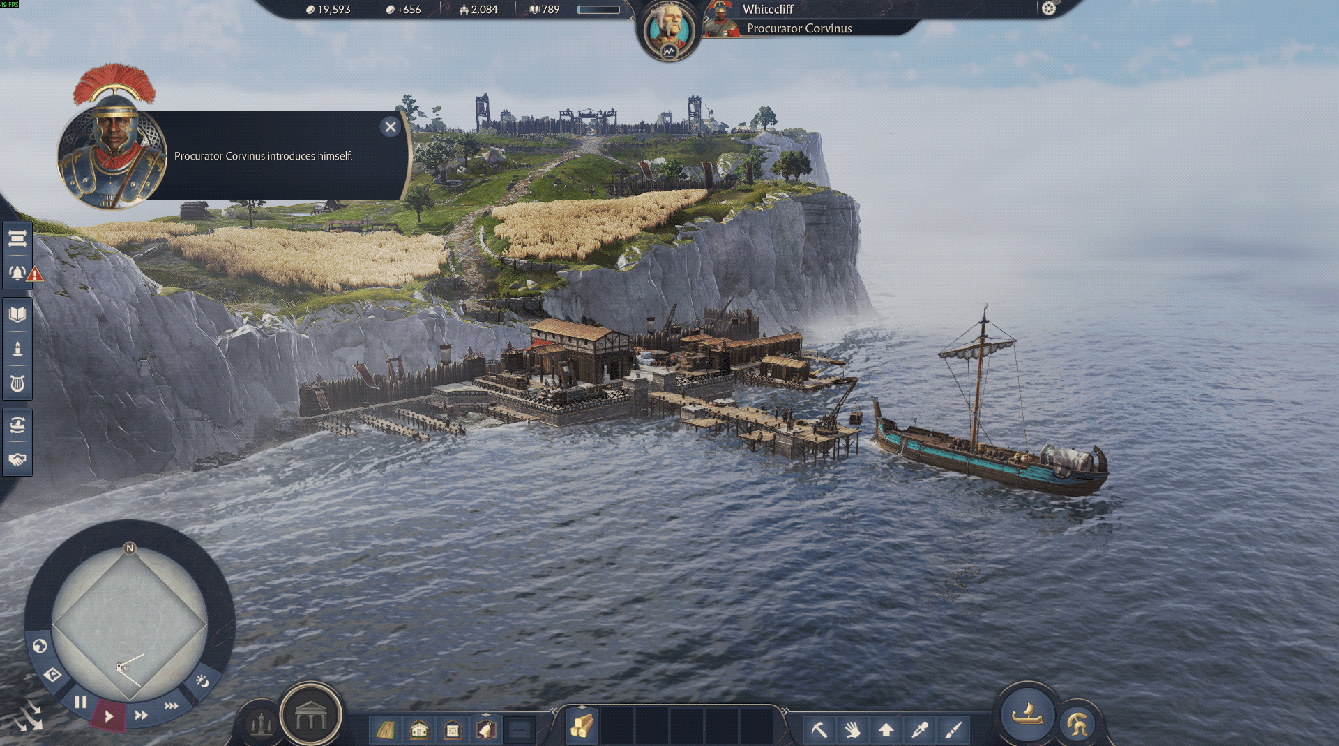
Task: Activate the pickaxe demolish tool
Action: 818,729
